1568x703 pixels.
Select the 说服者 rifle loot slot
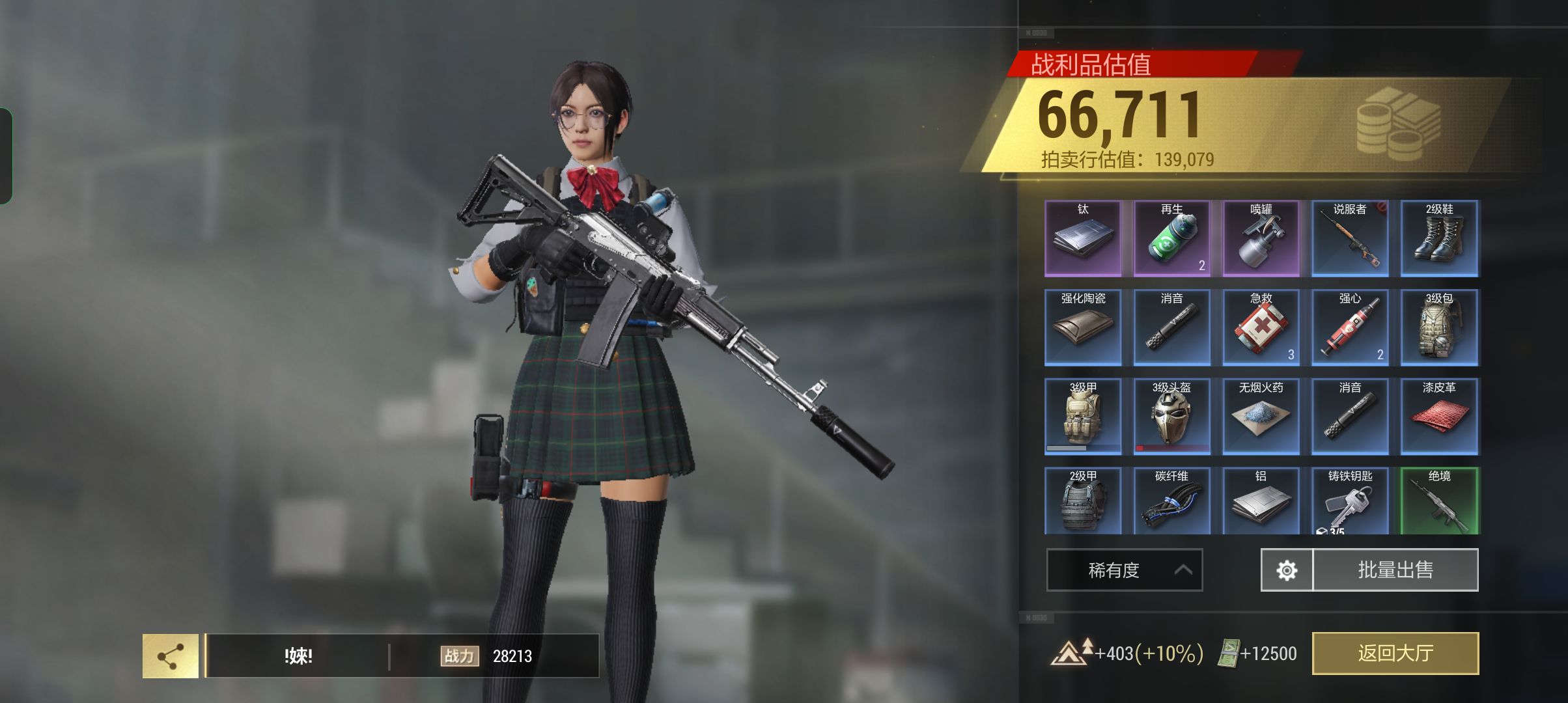click(1350, 238)
